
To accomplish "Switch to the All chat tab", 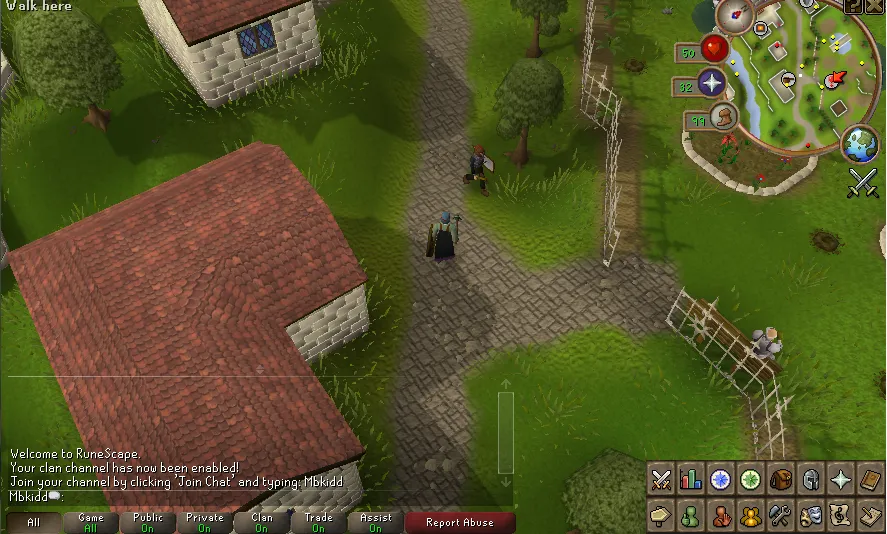I will 34,522.
